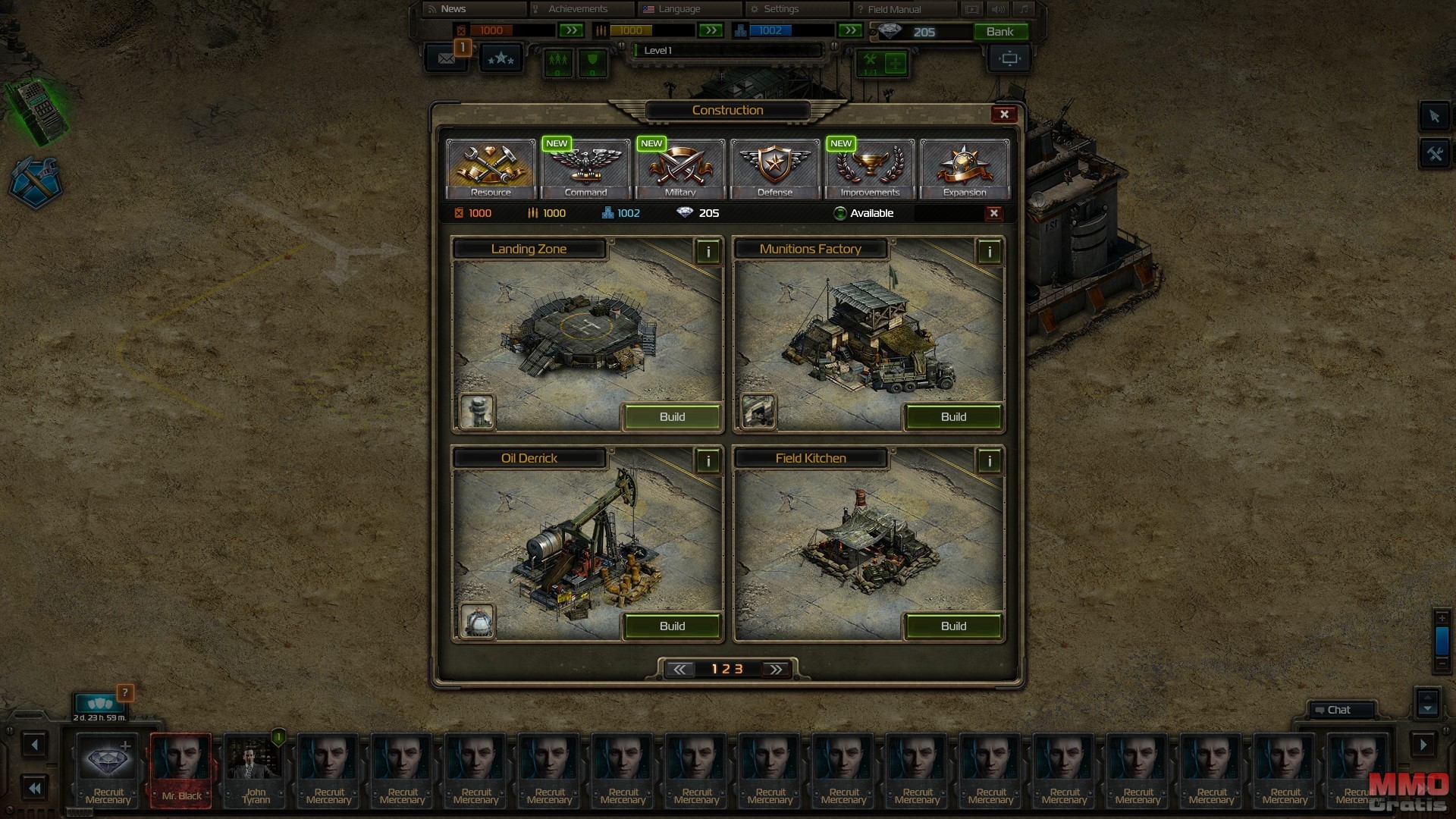Close the Construction window
Image resolution: width=1456 pixels, height=819 pixels.
click(x=1004, y=115)
